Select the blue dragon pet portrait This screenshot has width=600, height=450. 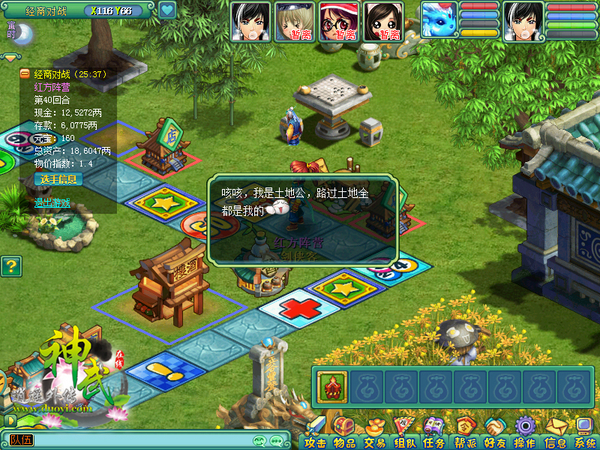(x=437, y=18)
